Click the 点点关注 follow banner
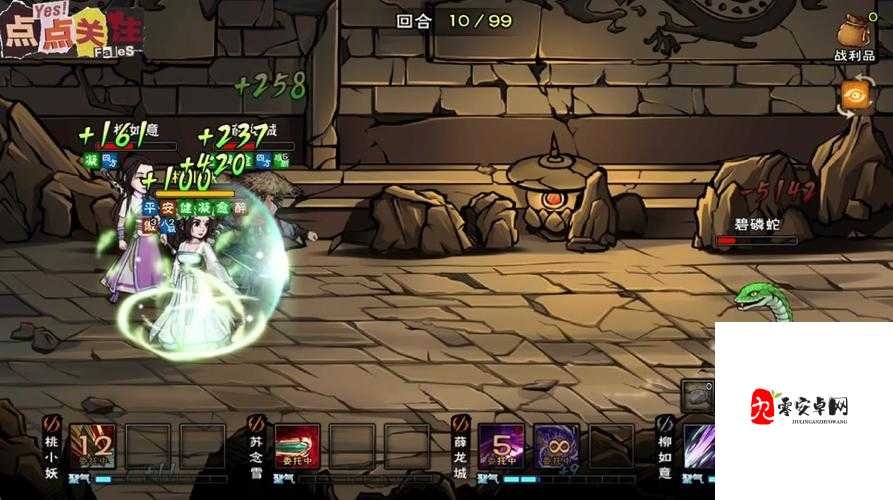This screenshot has height=500, width=893. point(68,30)
